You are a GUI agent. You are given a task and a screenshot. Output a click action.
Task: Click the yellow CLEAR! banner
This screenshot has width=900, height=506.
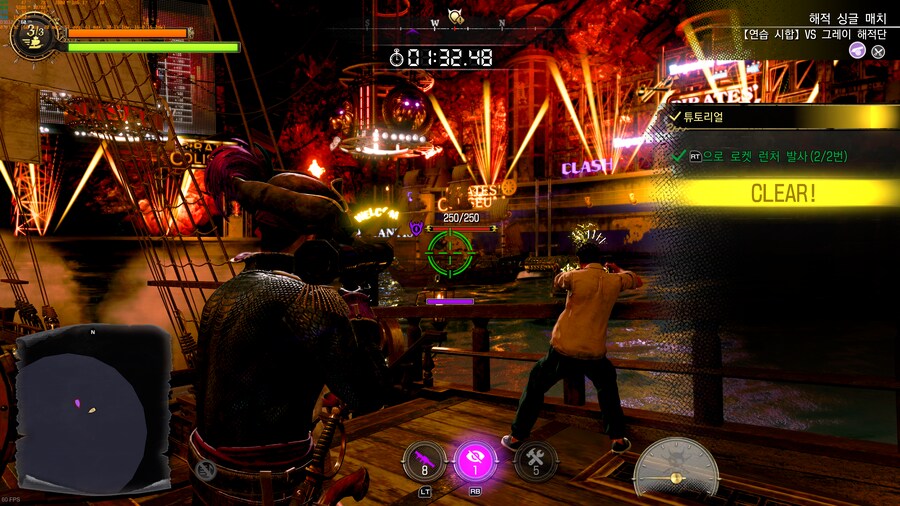(783, 193)
